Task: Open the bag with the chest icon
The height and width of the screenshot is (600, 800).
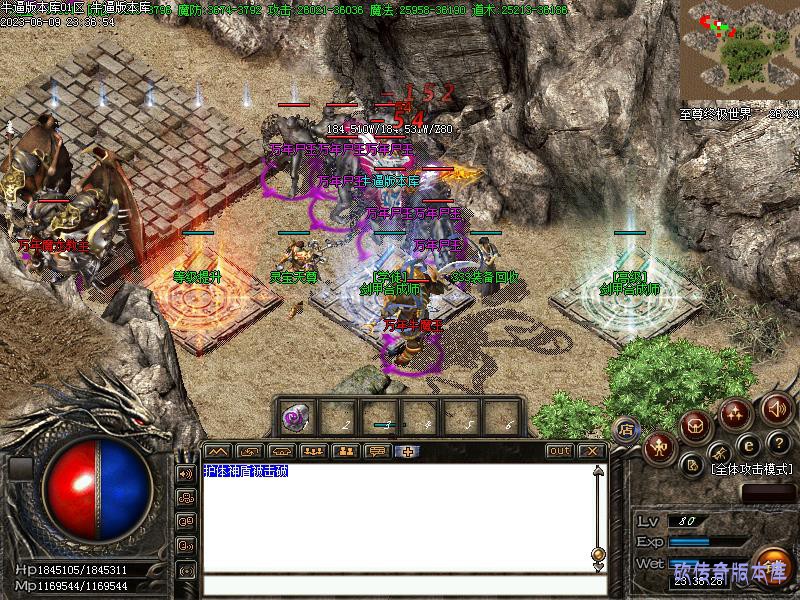Action: [696, 426]
